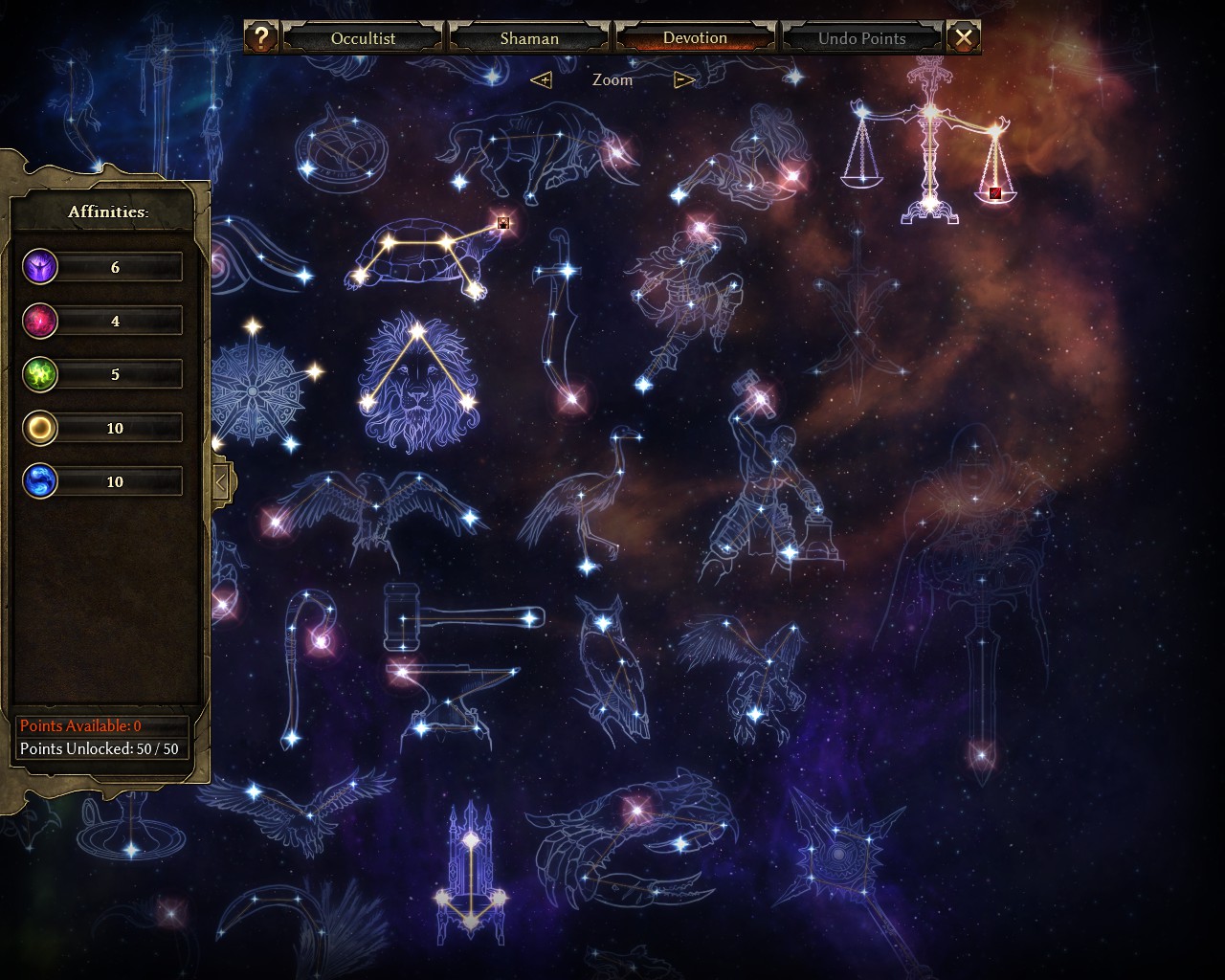This screenshot has height=980, width=1225.
Task: Zoom in with the right arrow
Action: tap(683, 79)
